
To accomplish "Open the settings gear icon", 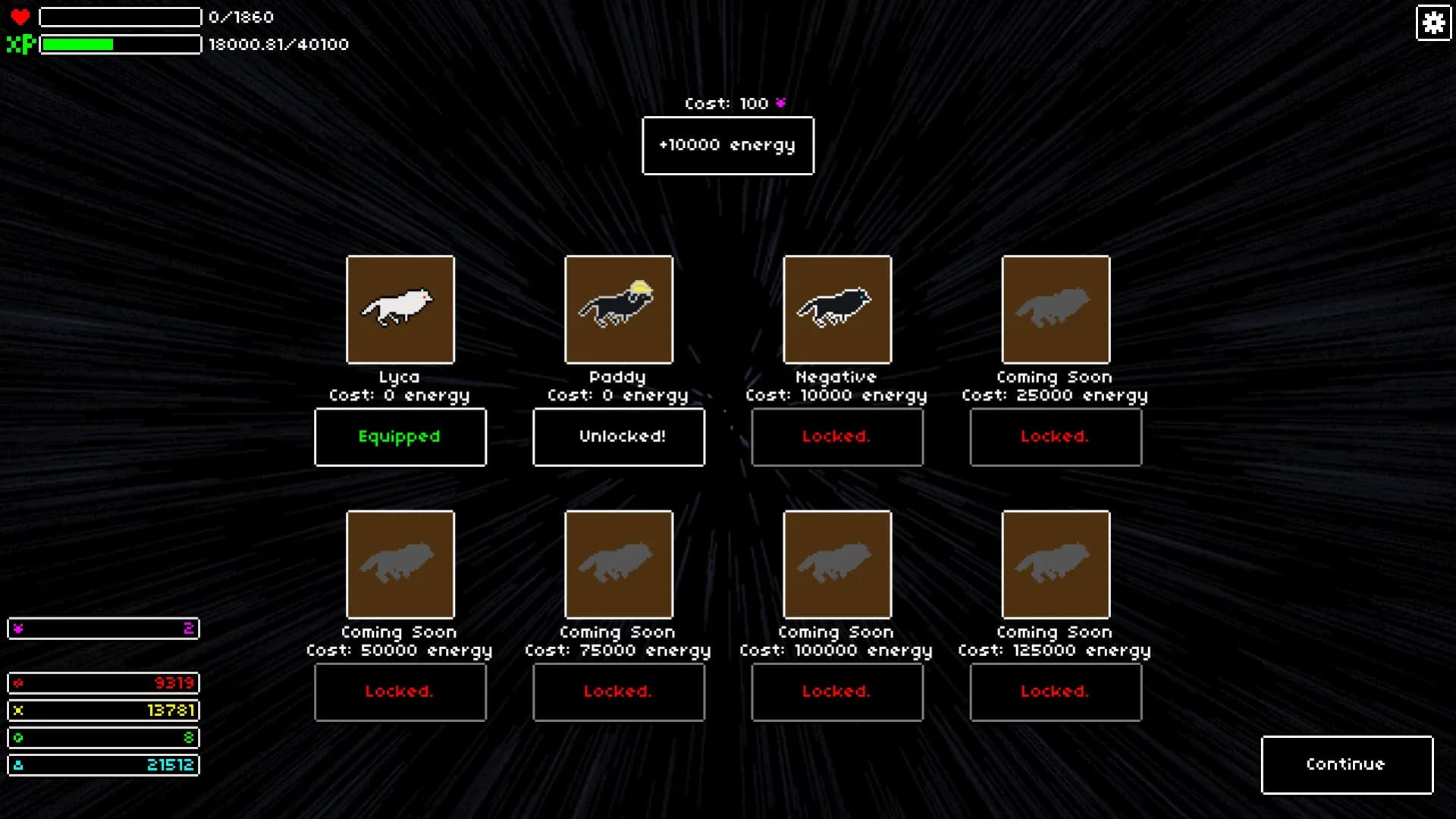I will pos(1432,24).
